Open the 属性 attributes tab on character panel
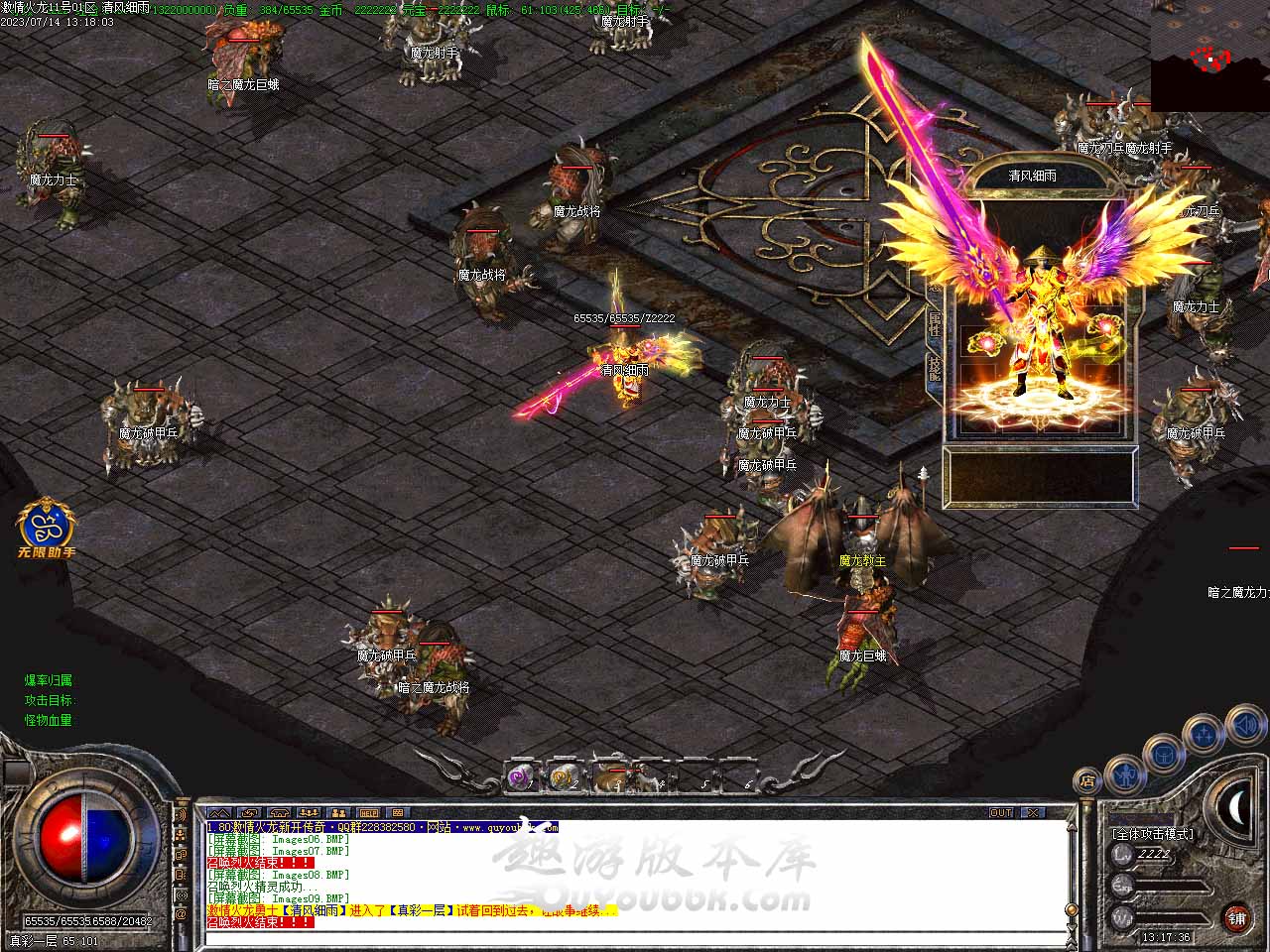 pyautogui.click(x=934, y=323)
